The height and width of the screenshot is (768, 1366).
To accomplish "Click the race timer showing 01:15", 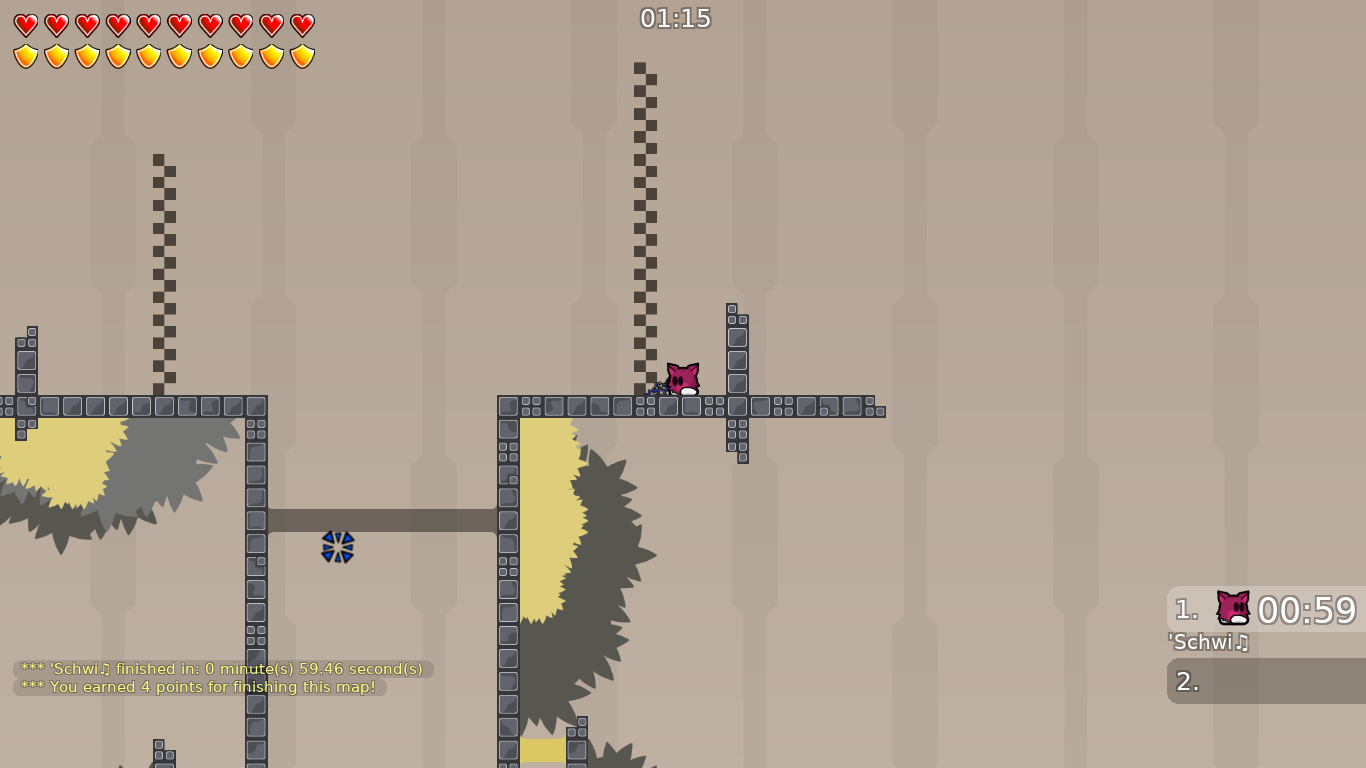I will pos(676,17).
